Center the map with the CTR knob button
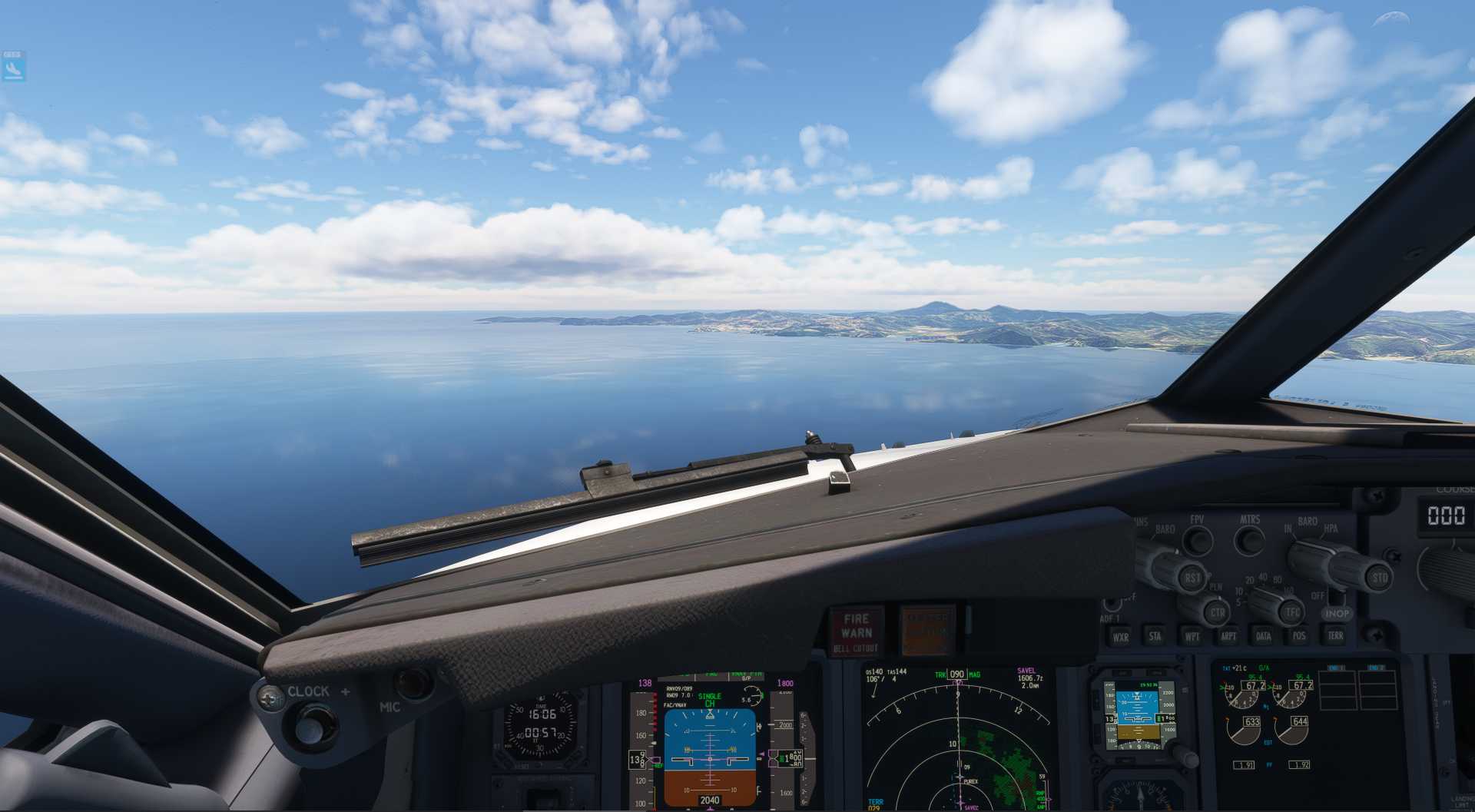This screenshot has height=812, width=1475. coord(1217,613)
